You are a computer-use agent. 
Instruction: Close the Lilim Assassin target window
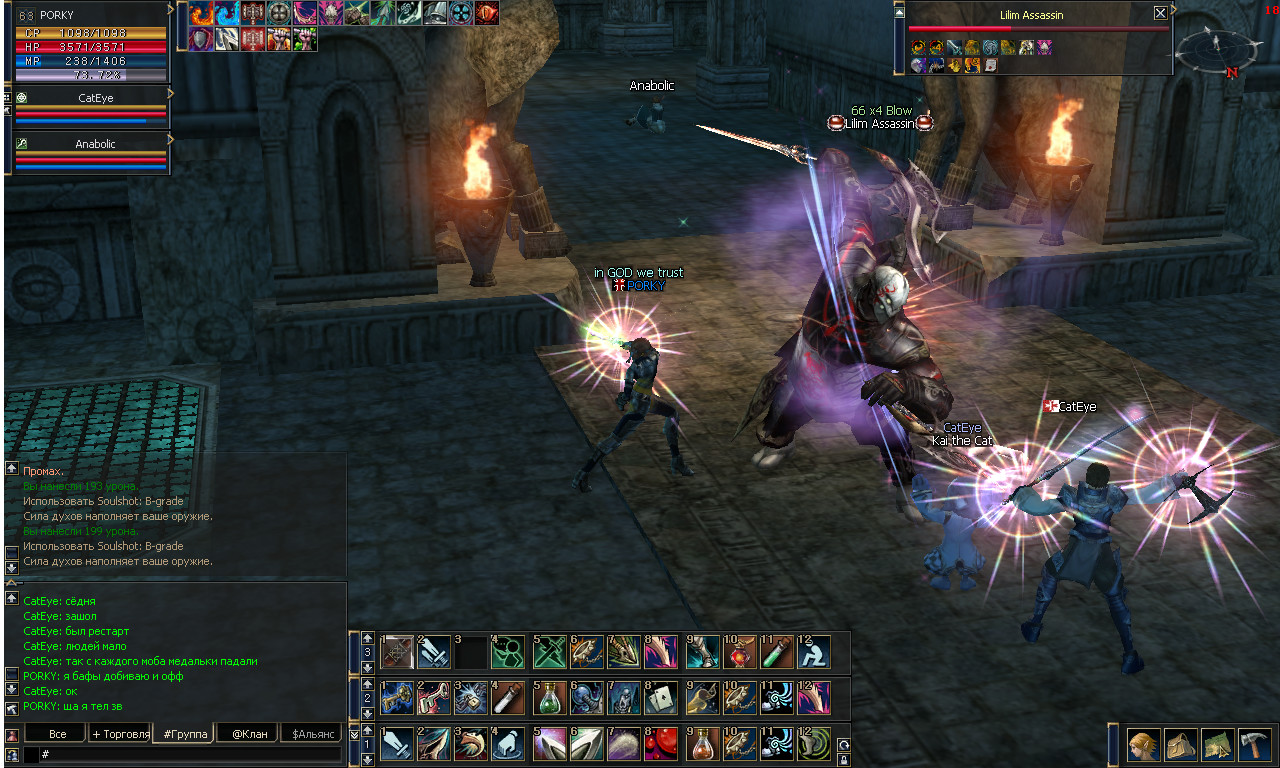[1160, 13]
